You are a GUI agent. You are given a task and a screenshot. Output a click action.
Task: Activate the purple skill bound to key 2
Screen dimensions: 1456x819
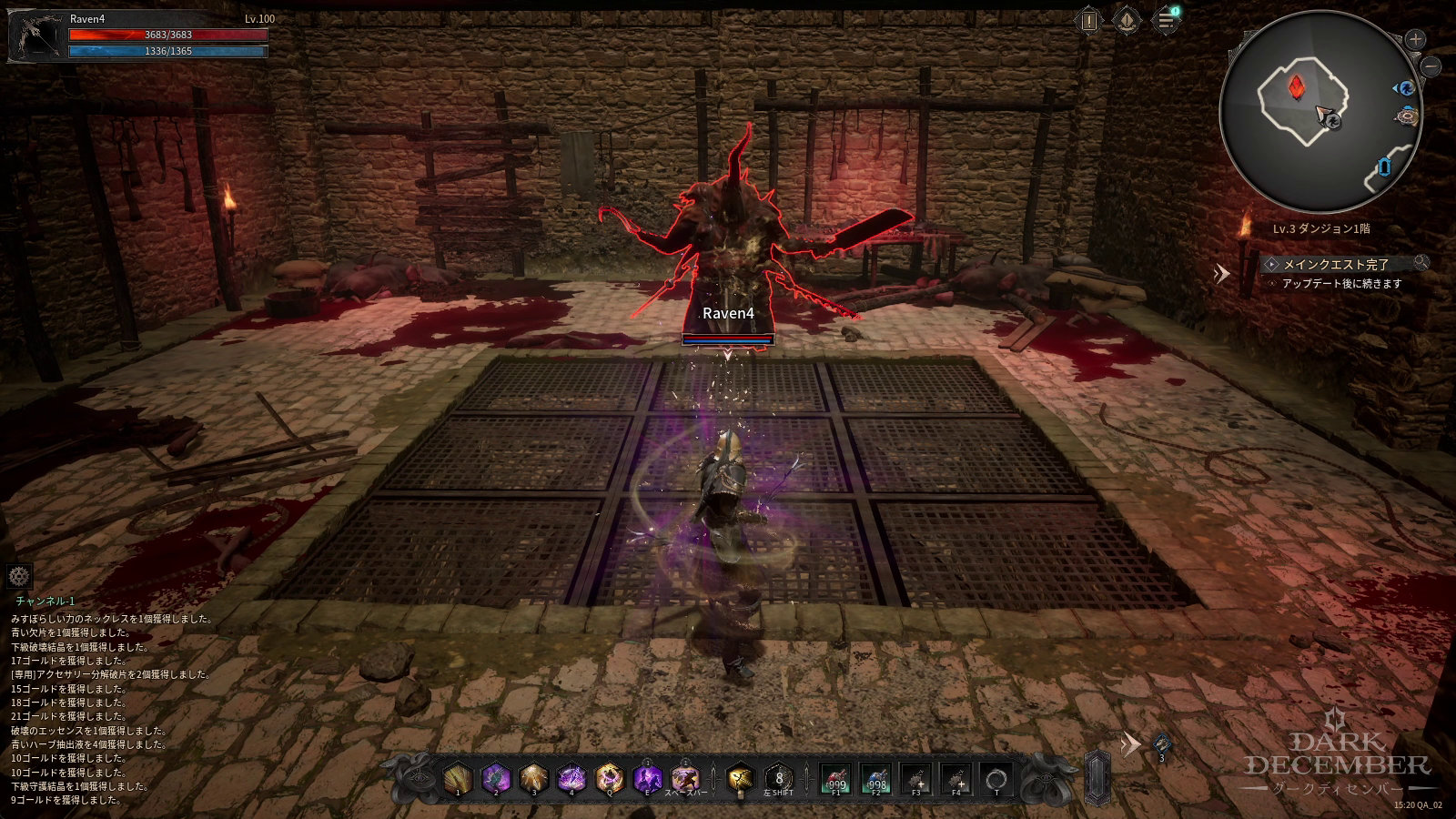(495, 779)
